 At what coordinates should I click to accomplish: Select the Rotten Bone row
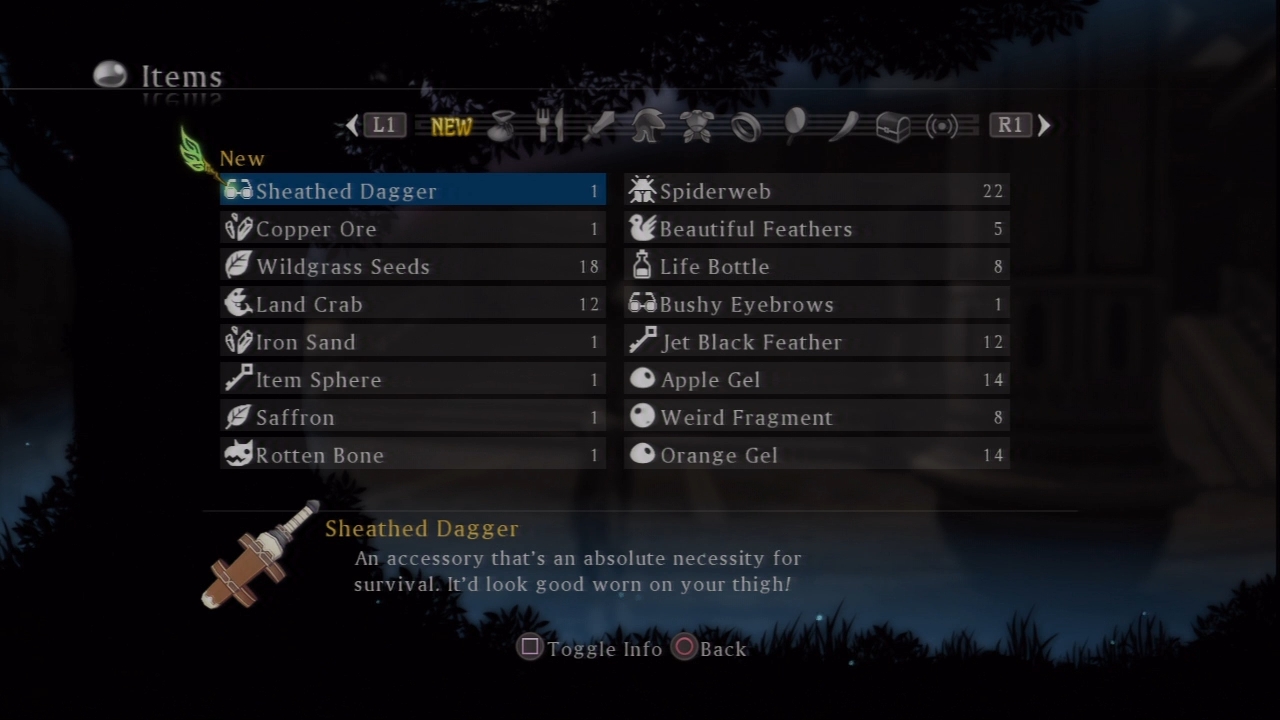point(412,455)
